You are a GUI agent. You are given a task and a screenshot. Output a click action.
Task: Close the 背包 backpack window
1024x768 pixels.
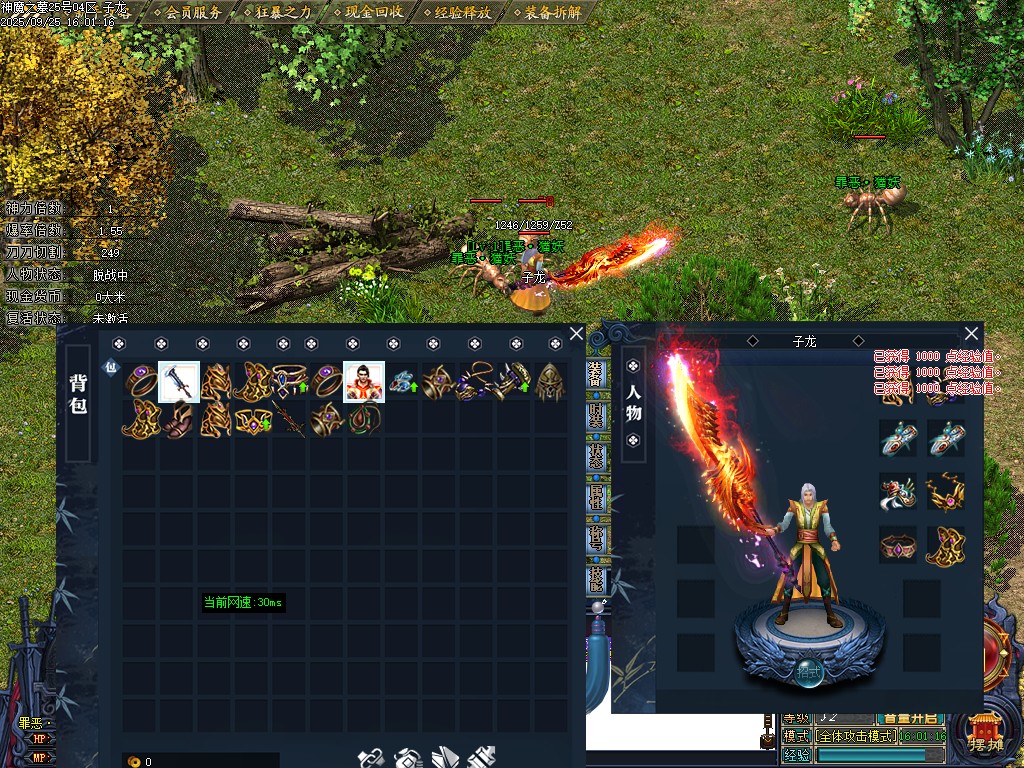[576, 334]
